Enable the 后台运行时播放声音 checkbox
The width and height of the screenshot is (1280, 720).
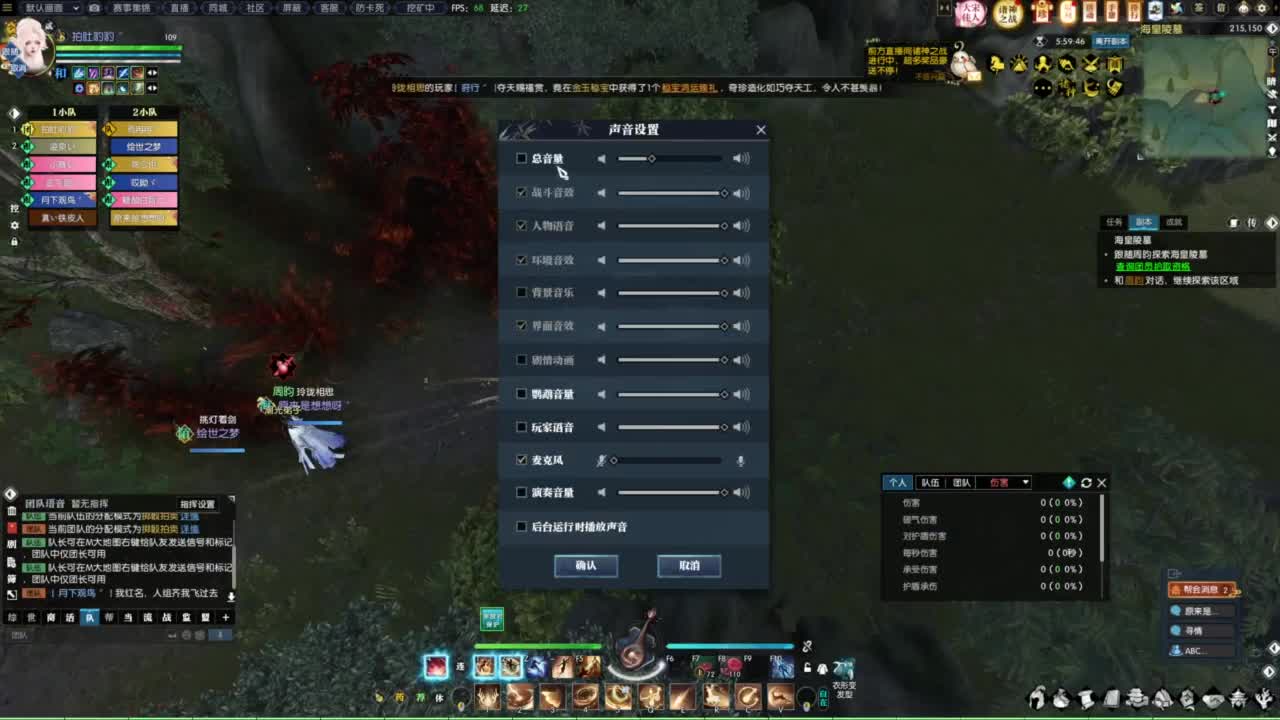pyautogui.click(x=521, y=527)
